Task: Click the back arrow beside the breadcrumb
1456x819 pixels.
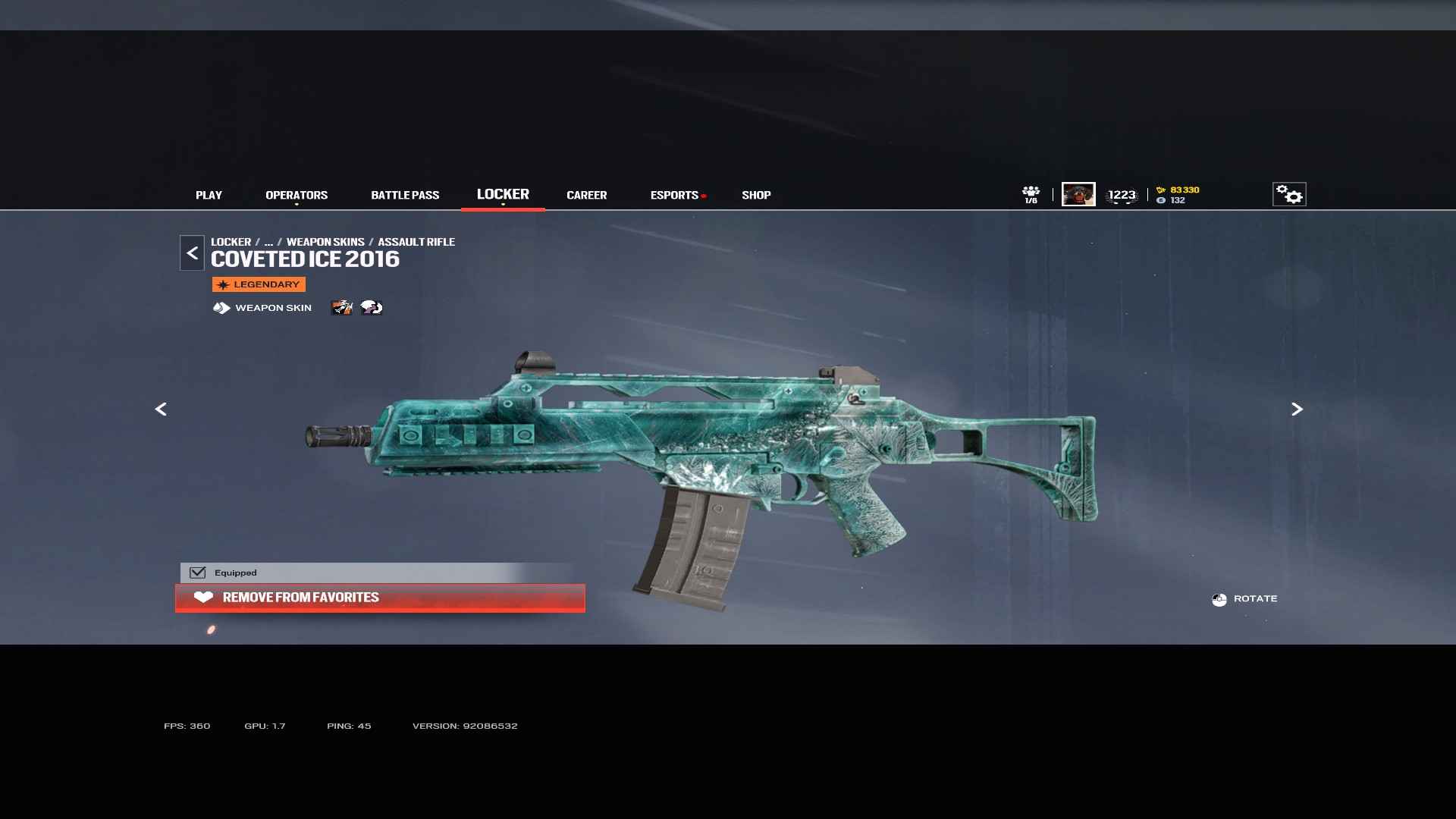Action: click(x=192, y=253)
